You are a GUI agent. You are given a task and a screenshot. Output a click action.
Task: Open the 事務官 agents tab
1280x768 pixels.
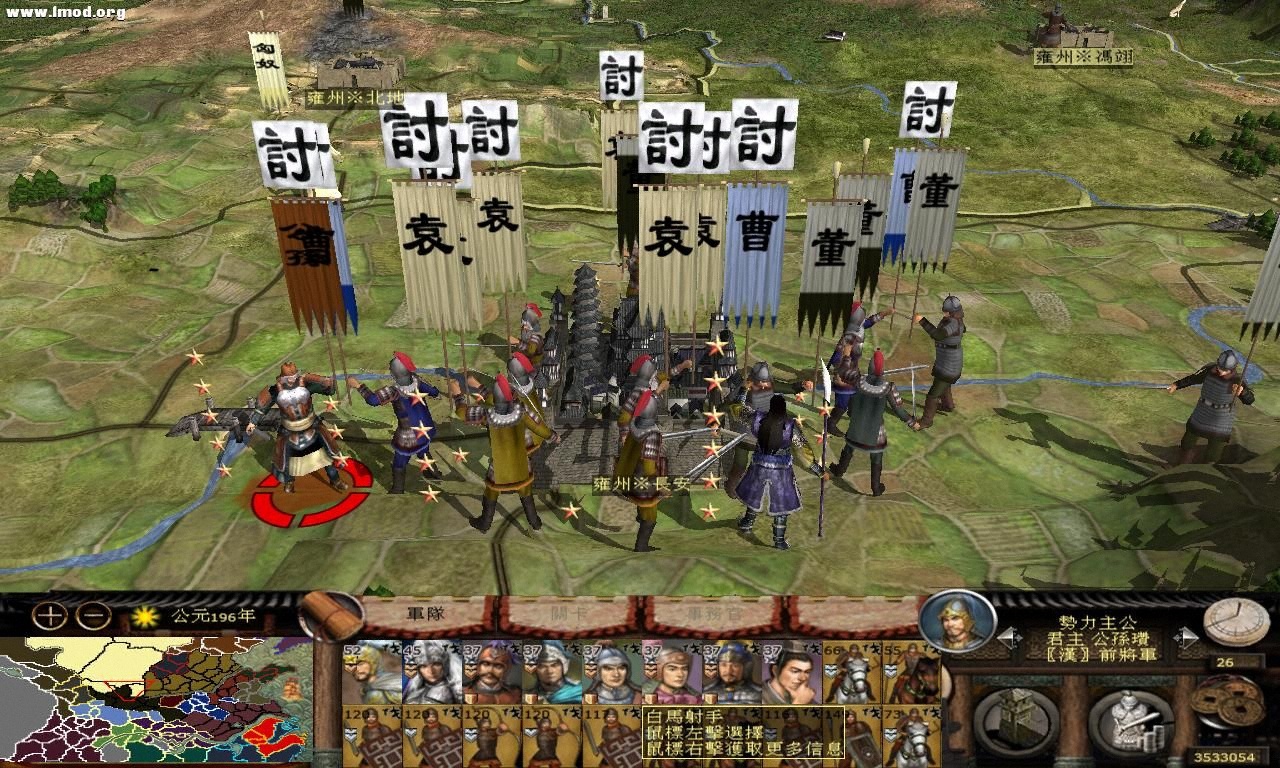click(712, 614)
